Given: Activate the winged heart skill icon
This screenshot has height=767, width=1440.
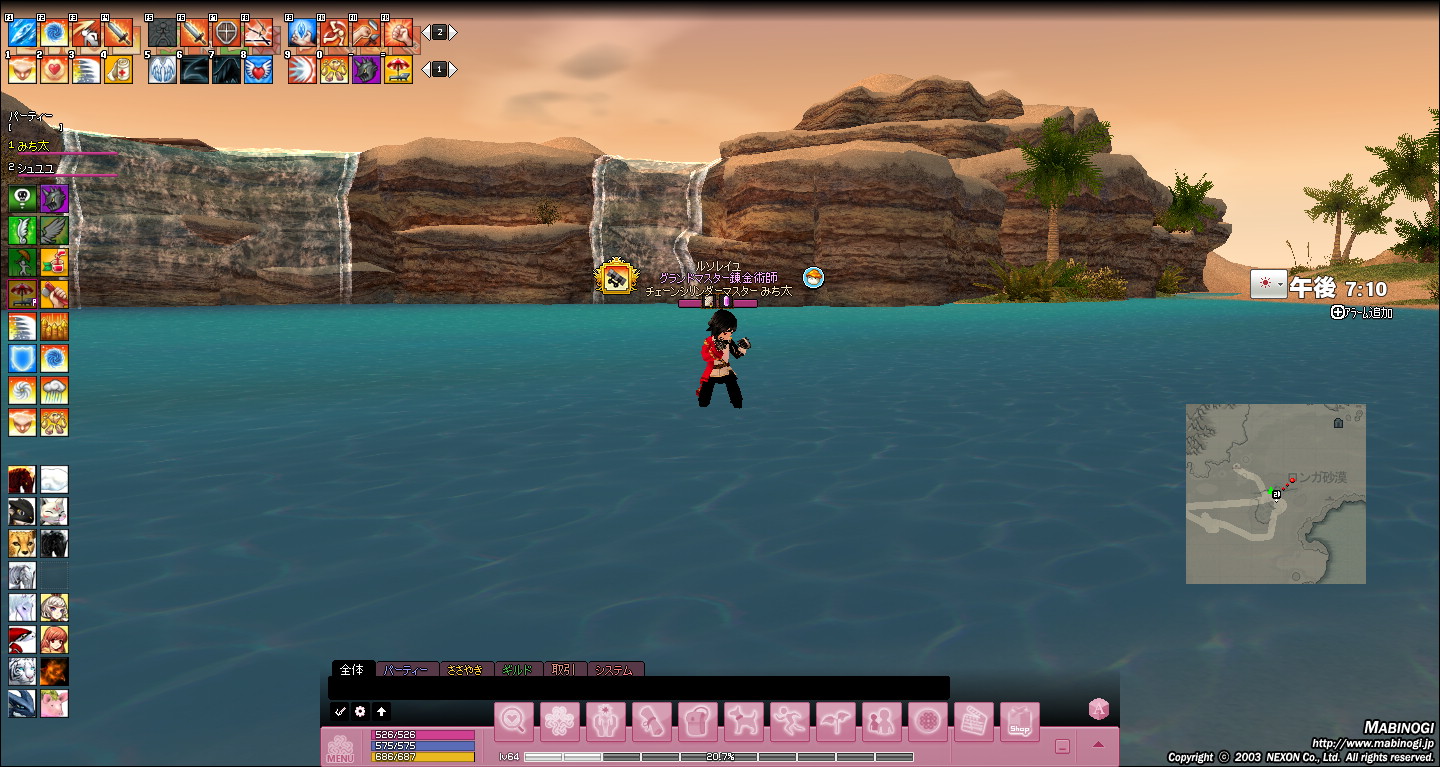Looking at the screenshot, I should point(258,70).
